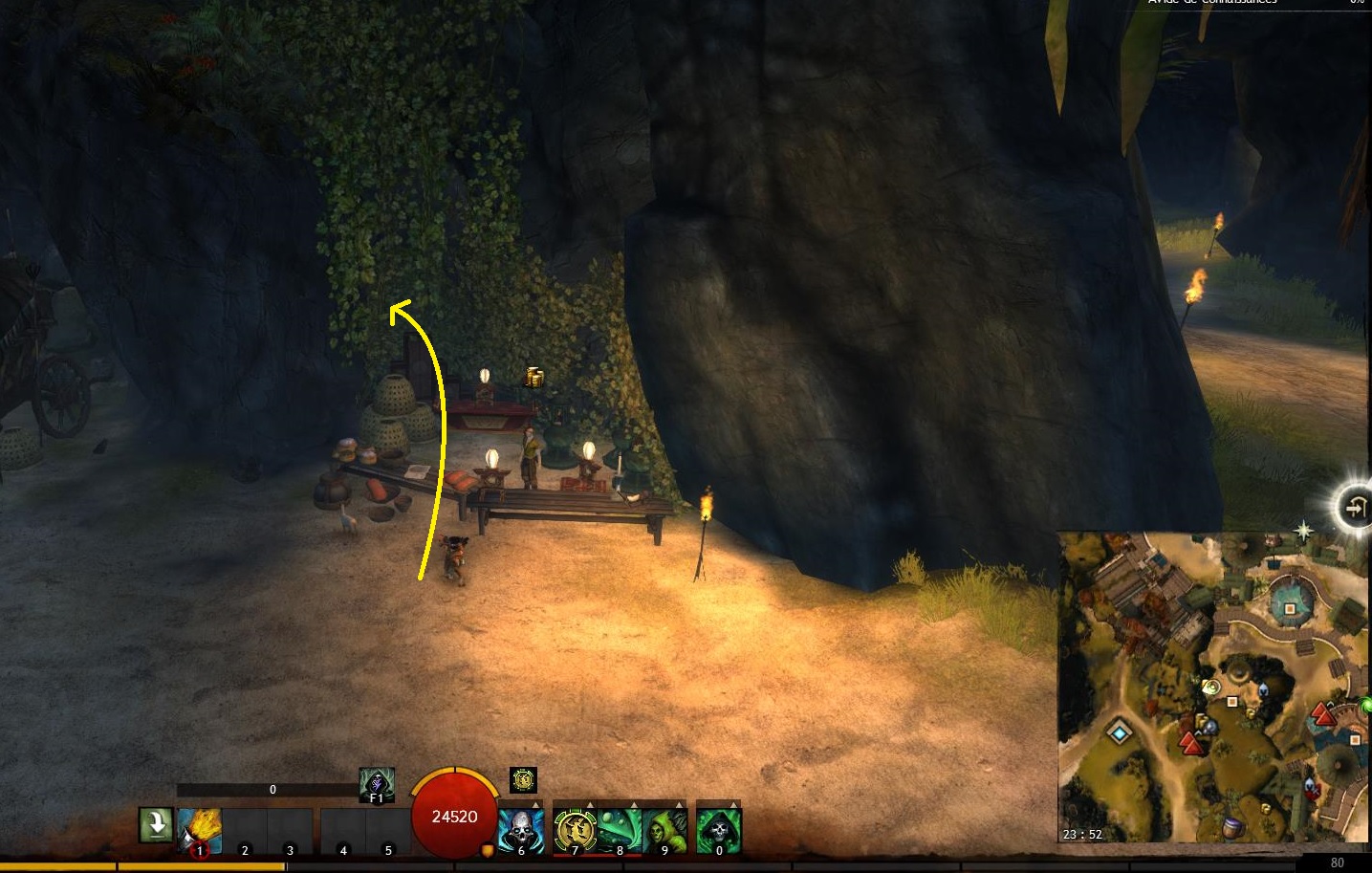Activate the yellow signet skill in slot 7

576,830
